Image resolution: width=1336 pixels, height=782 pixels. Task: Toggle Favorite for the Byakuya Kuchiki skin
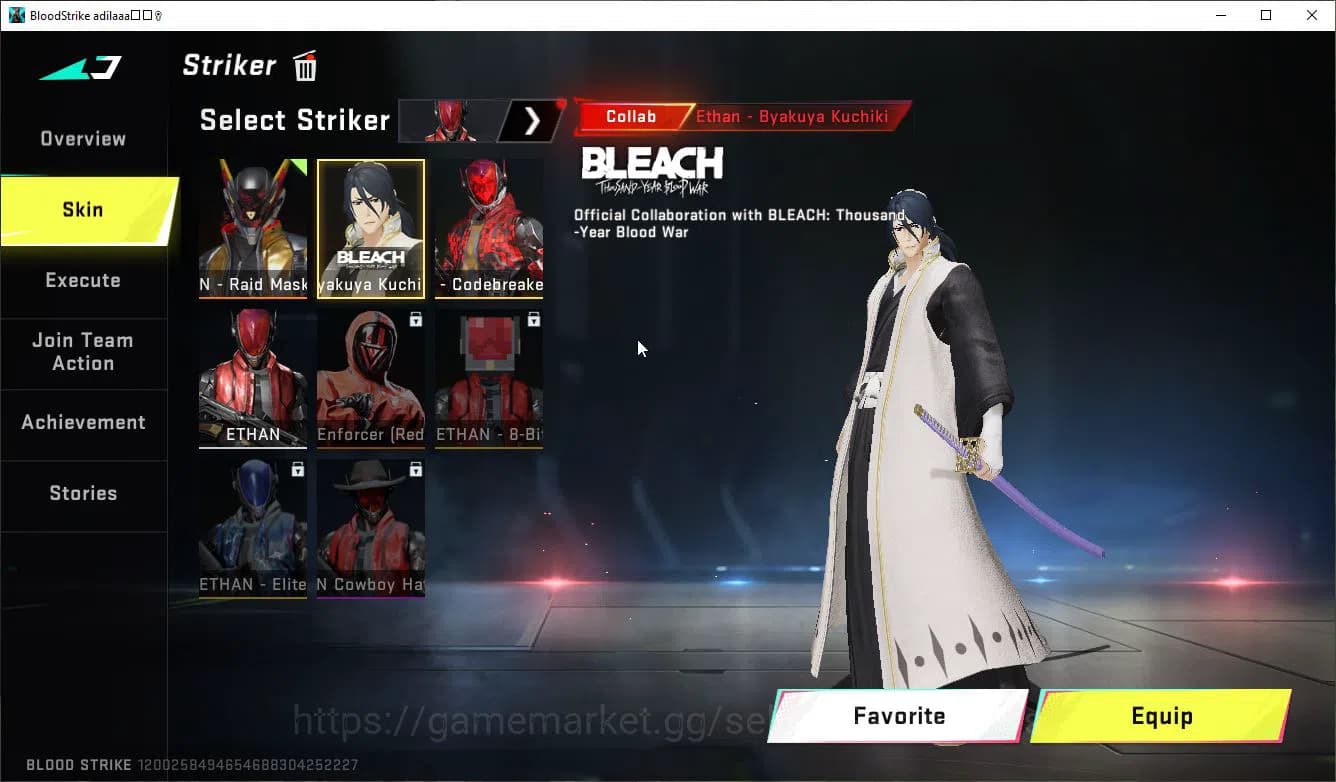click(897, 716)
